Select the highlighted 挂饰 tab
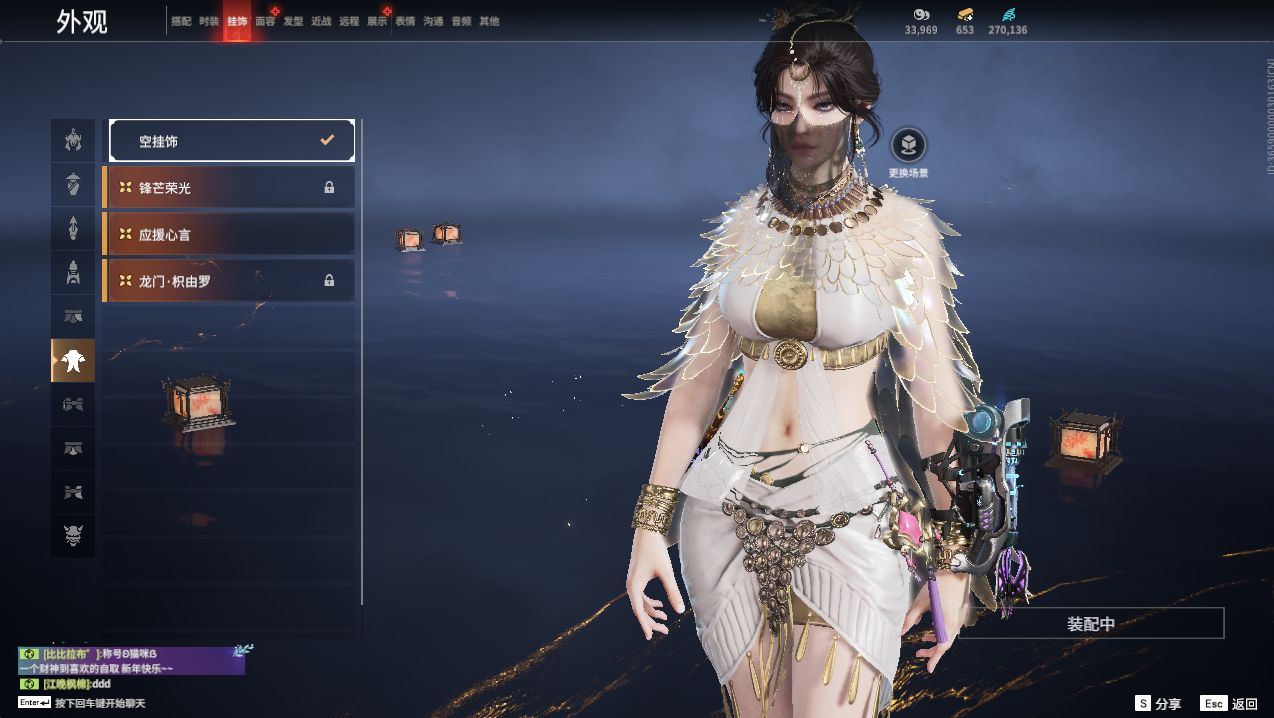 (x=237, y=21)
